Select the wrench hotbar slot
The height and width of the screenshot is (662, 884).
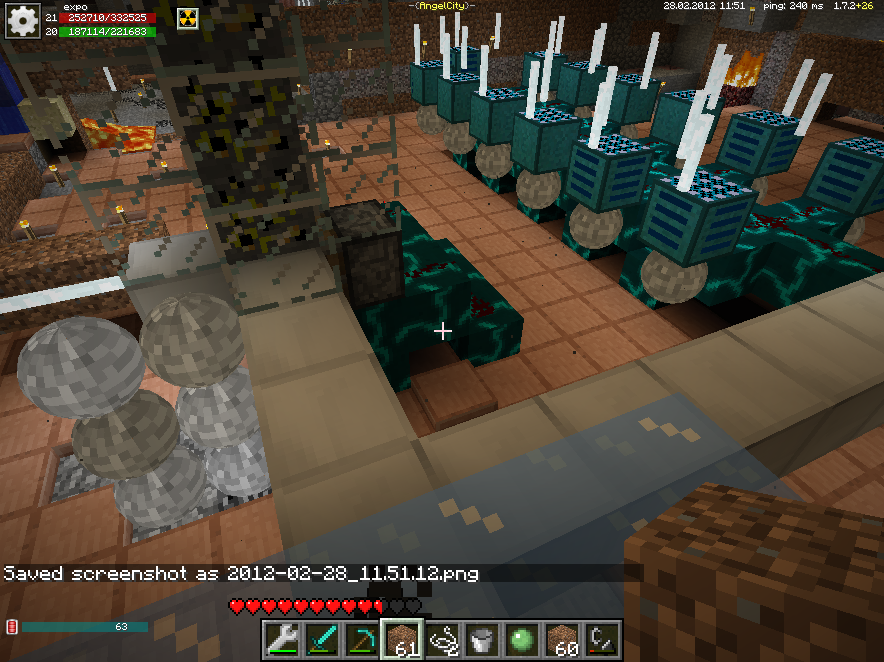point(282,639)
